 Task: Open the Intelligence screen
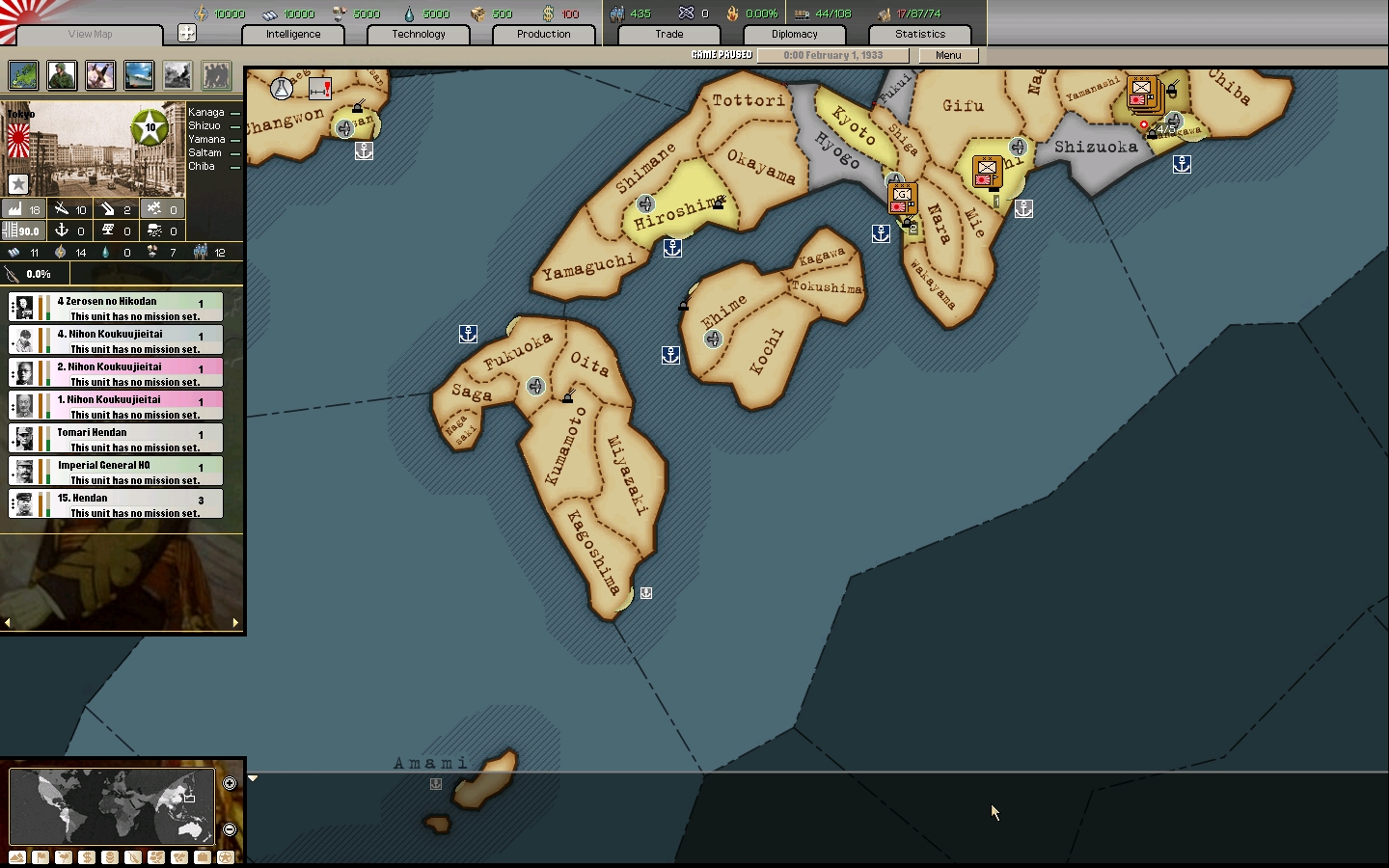pos(293,34)
